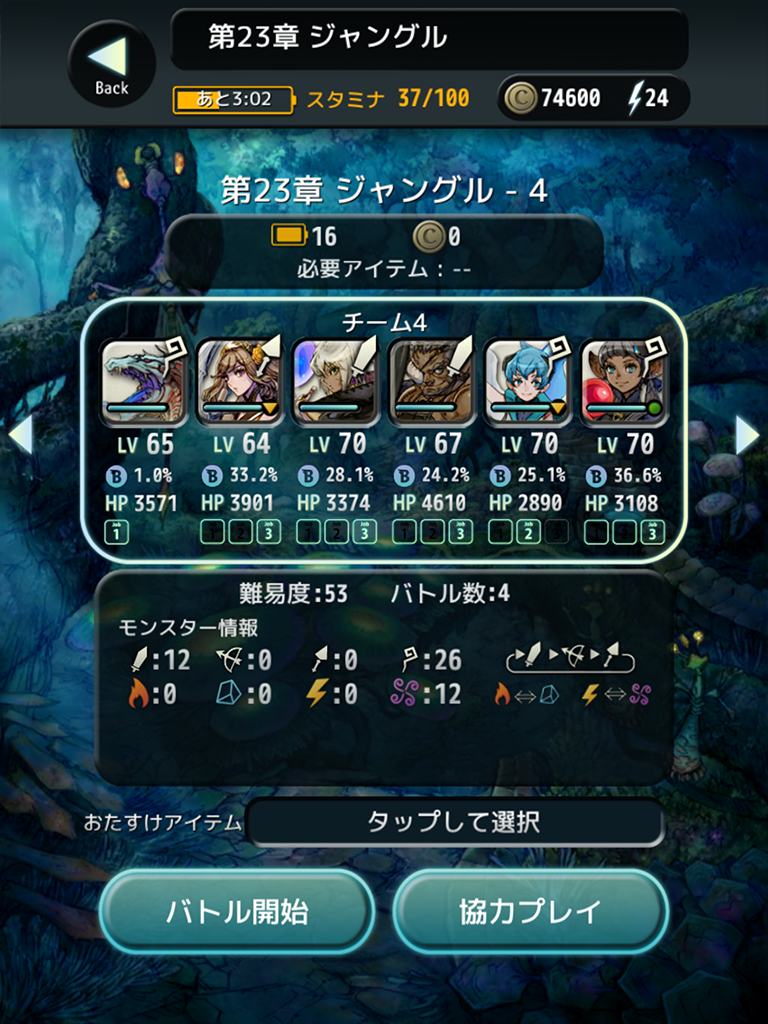Select the white-haired dark-skinned character portrait
This screenshot has width=768, height=1024.
[x=335, y=380]
